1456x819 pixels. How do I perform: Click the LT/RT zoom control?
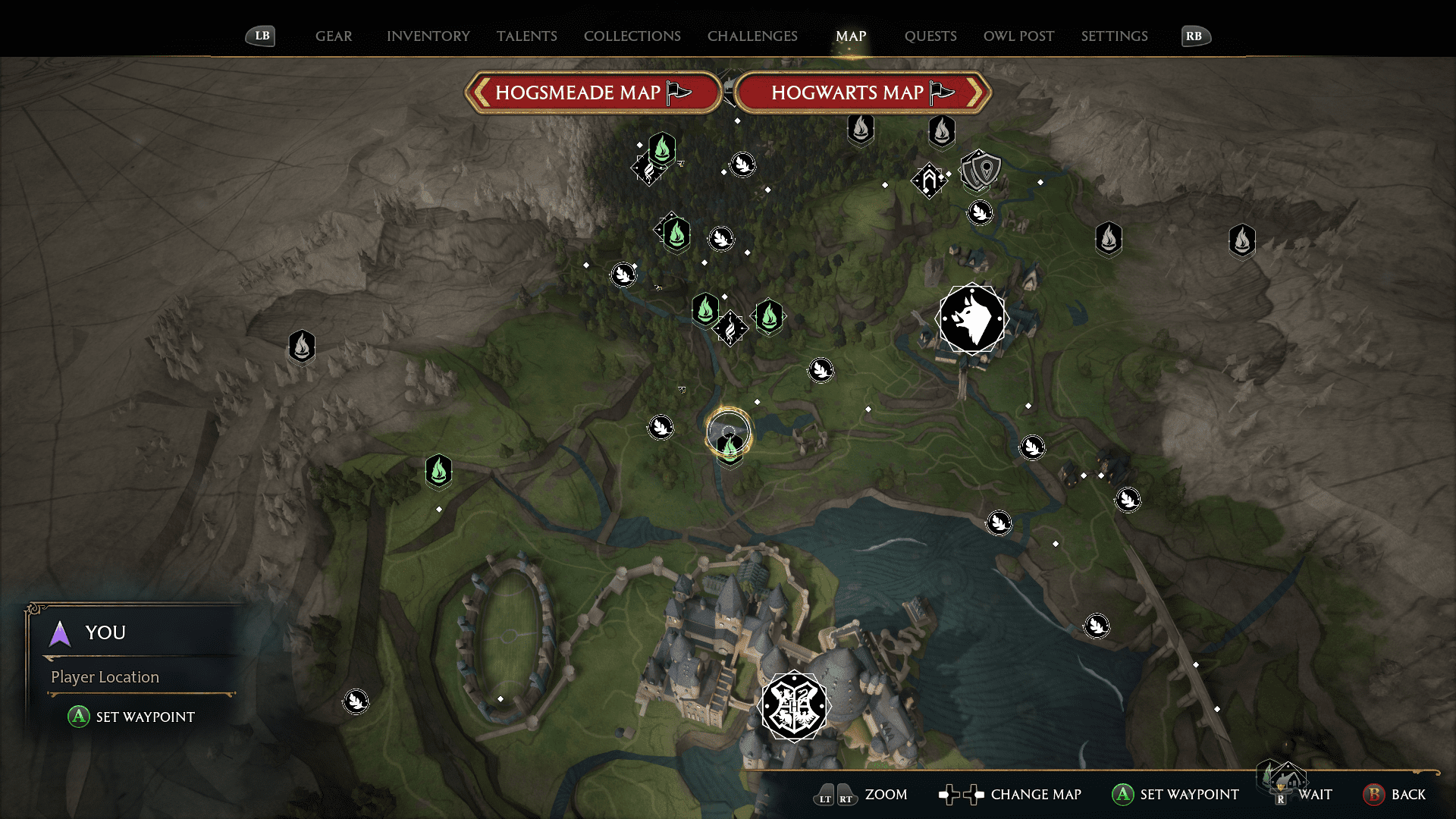pyautogui.click(x=834, y=795)
